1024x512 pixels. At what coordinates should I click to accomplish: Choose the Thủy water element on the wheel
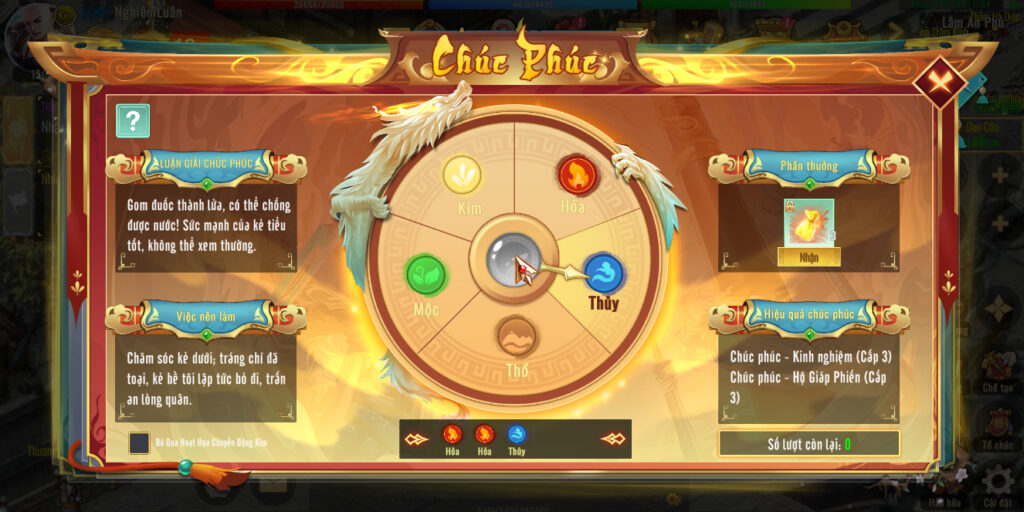click(604, 274)
